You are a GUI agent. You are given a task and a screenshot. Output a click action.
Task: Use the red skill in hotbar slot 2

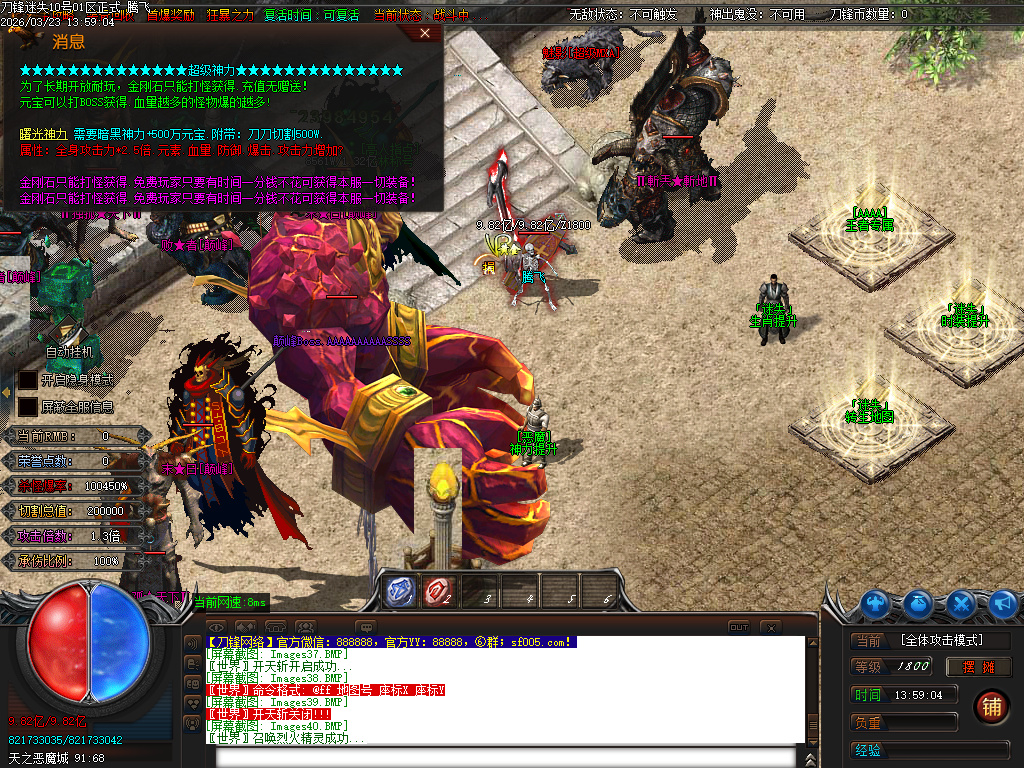[x=439, y=591]
